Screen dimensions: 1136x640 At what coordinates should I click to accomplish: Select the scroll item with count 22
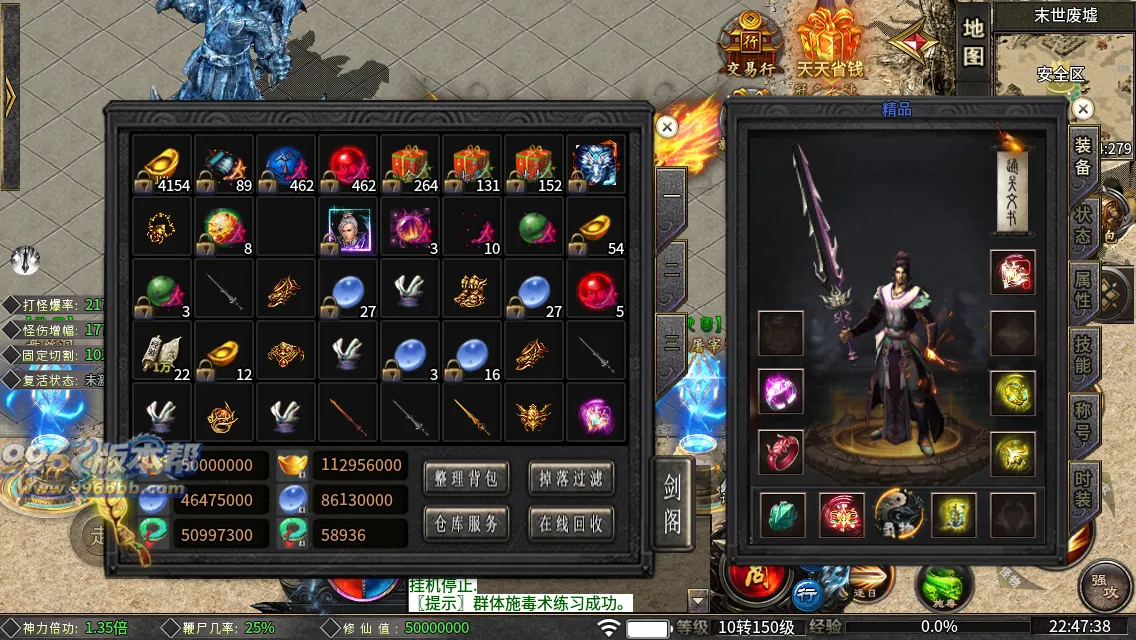(162, 351)
